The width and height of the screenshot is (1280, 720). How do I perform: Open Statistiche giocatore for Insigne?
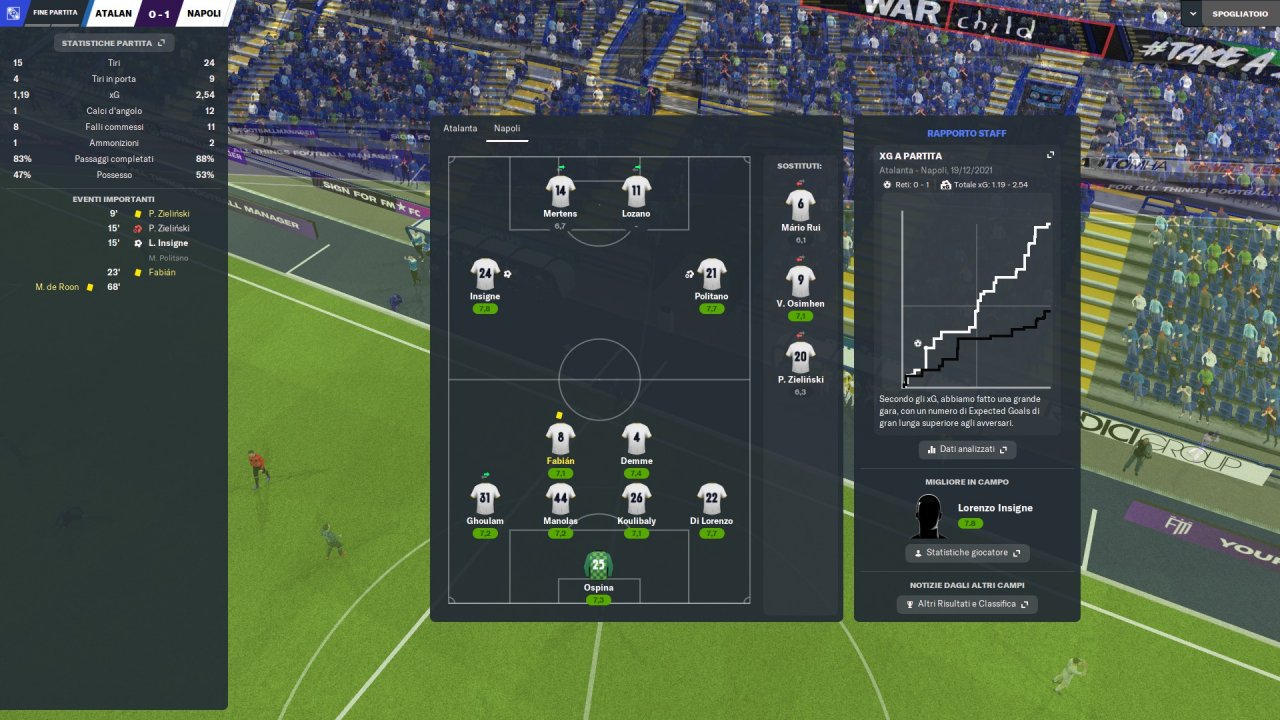[966, 553]
